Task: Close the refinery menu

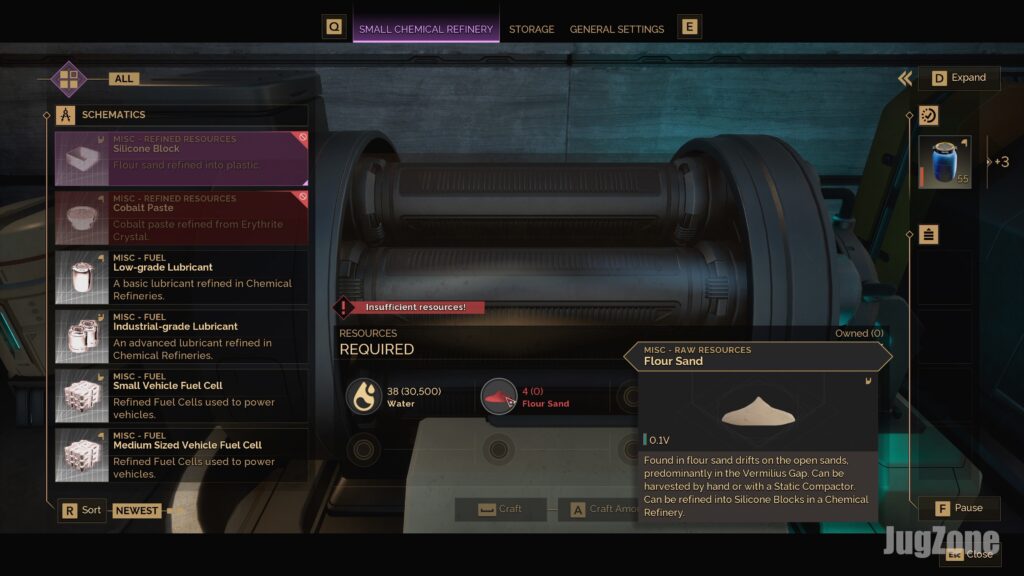Action: point(969,554)
